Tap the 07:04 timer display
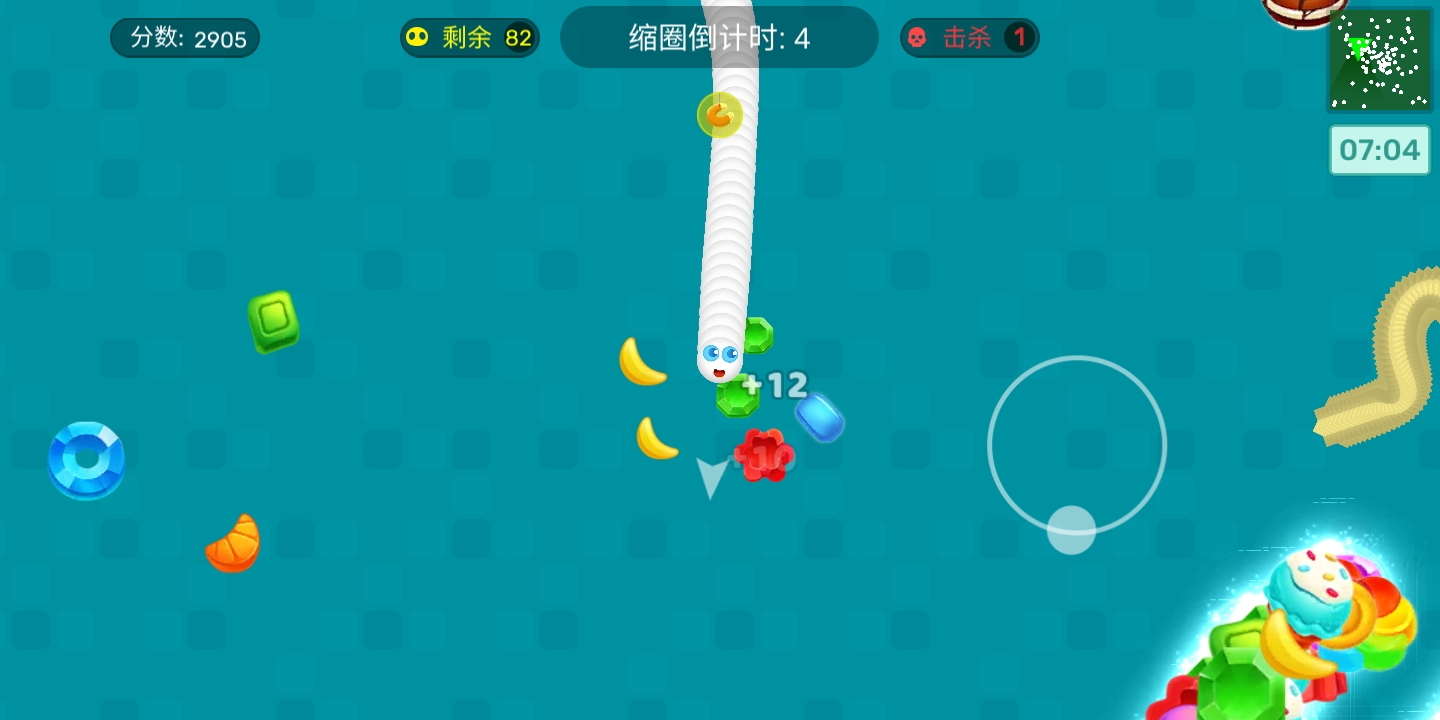The height and width of the screenshot is (720, 1440). point(1379,150)
